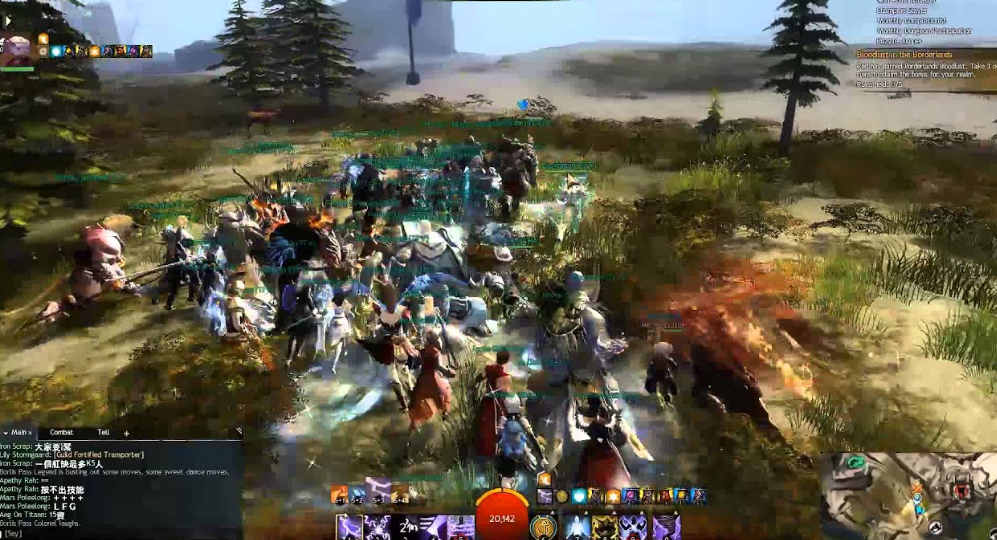This screenshot has height=540, width=997.
Task: Select the Main chat tab
Action: (x=19, y=432)
